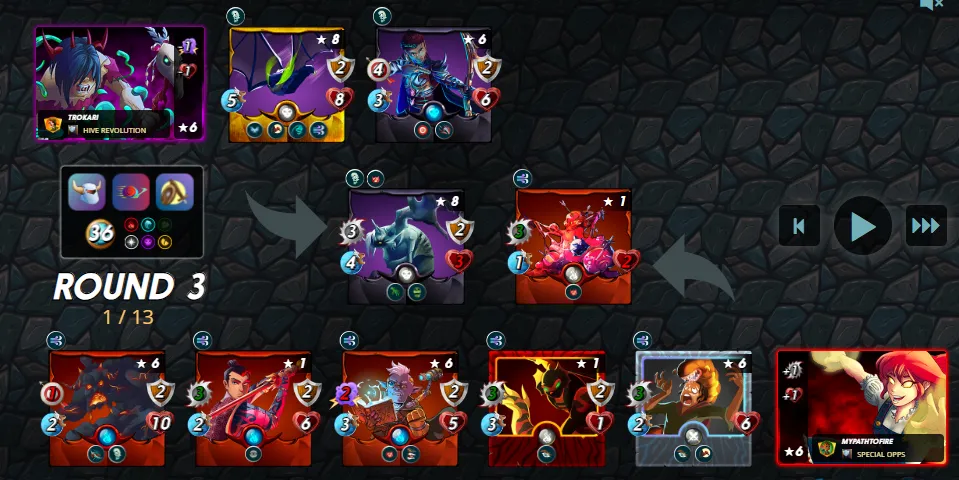Inspect the purple bat monster card
The width and height of the screenshot is (959, 480).
[287, 85]
